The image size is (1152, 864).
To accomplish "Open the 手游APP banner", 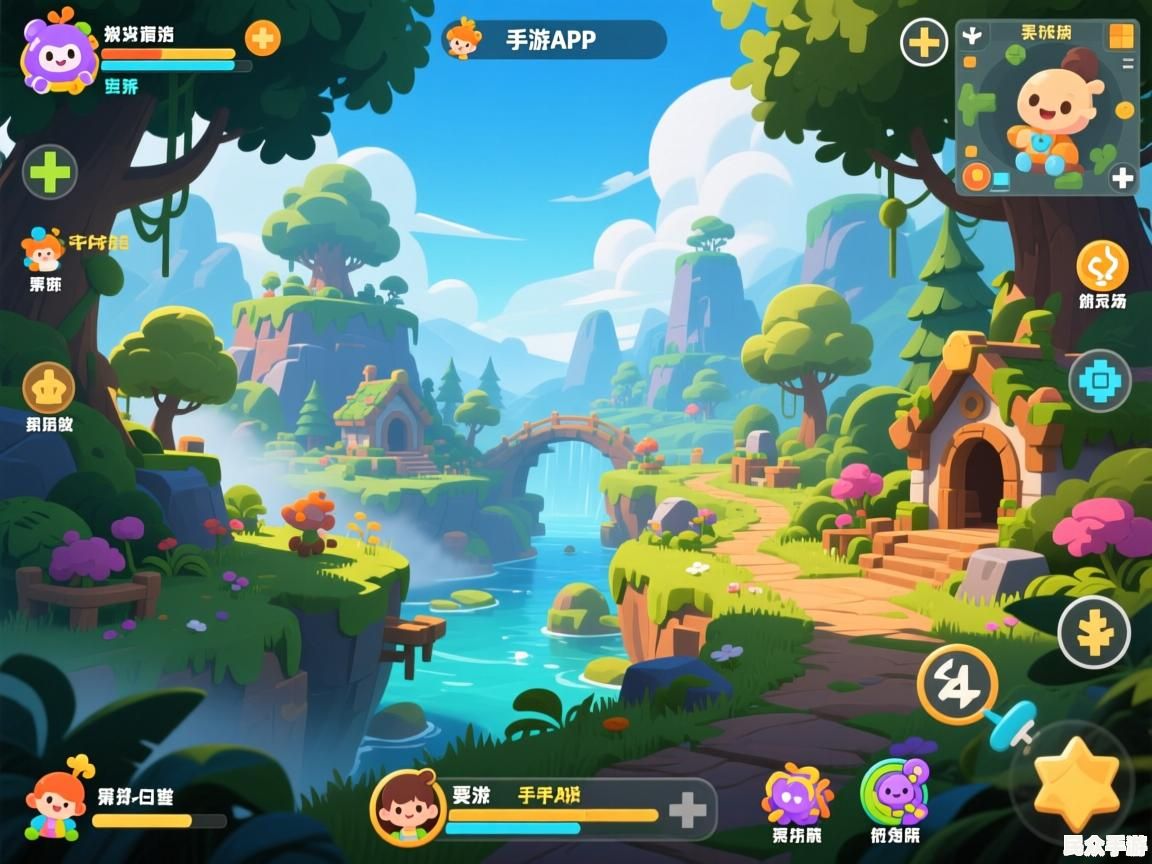I will (x=554, y=40).
